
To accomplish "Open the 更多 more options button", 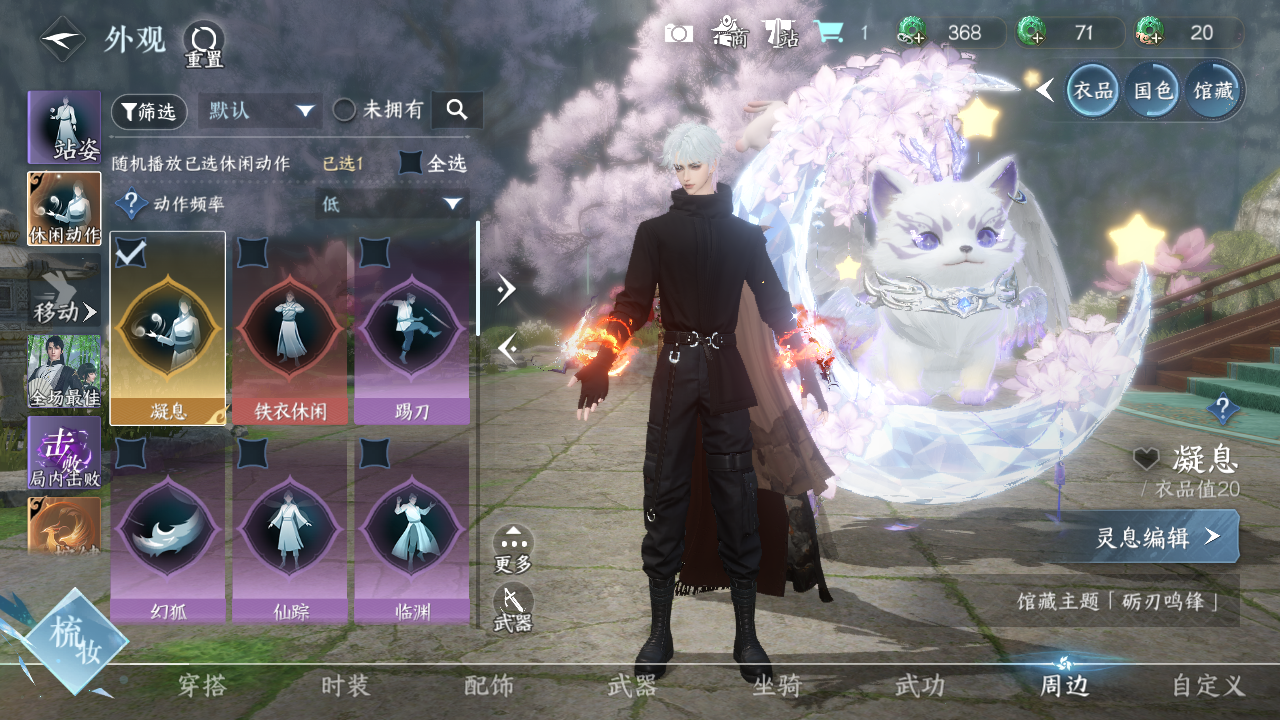I will tap(513, 549).
